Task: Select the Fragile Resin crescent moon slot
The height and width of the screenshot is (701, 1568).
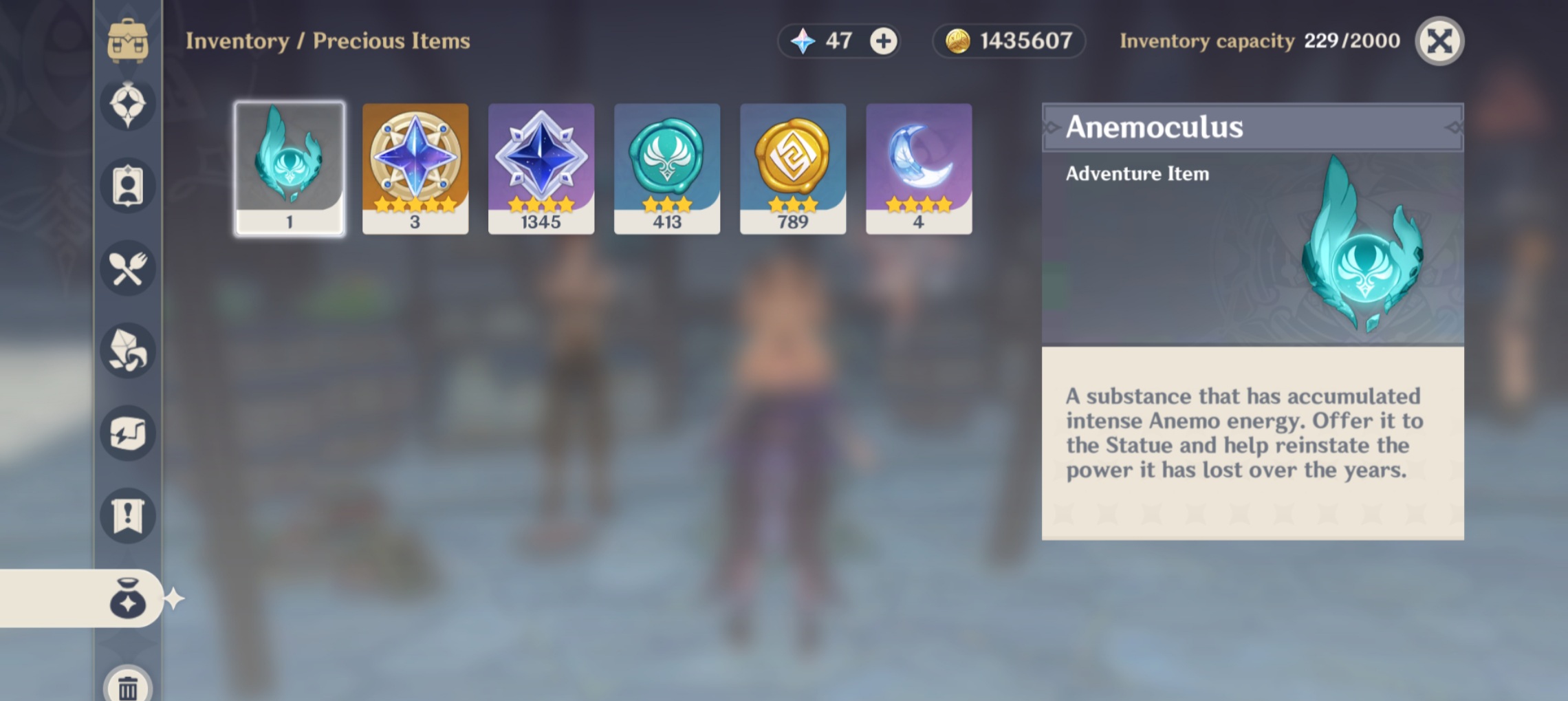Action: coord(919,169)
